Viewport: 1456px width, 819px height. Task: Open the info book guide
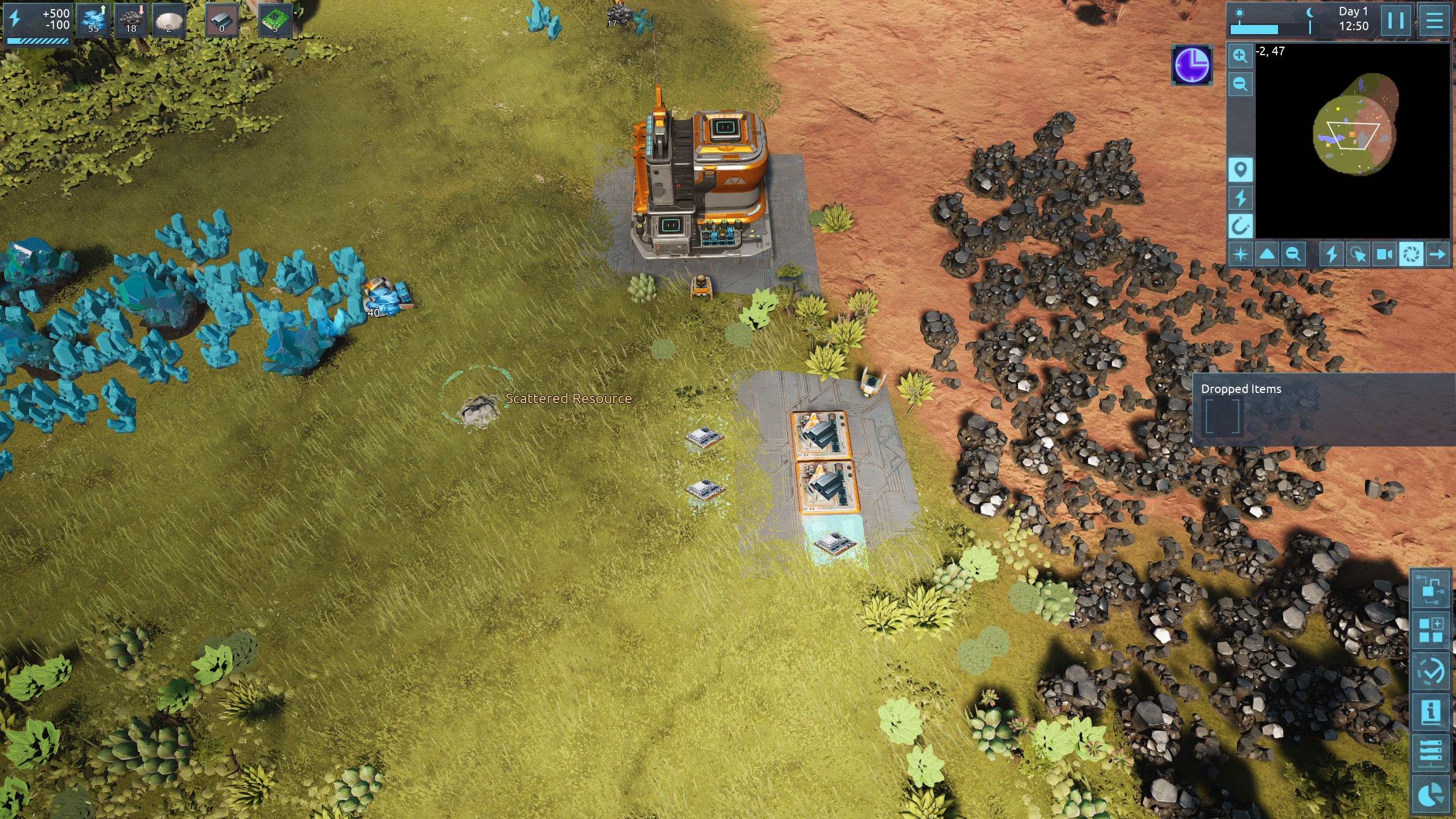[x=1430, y=712]
